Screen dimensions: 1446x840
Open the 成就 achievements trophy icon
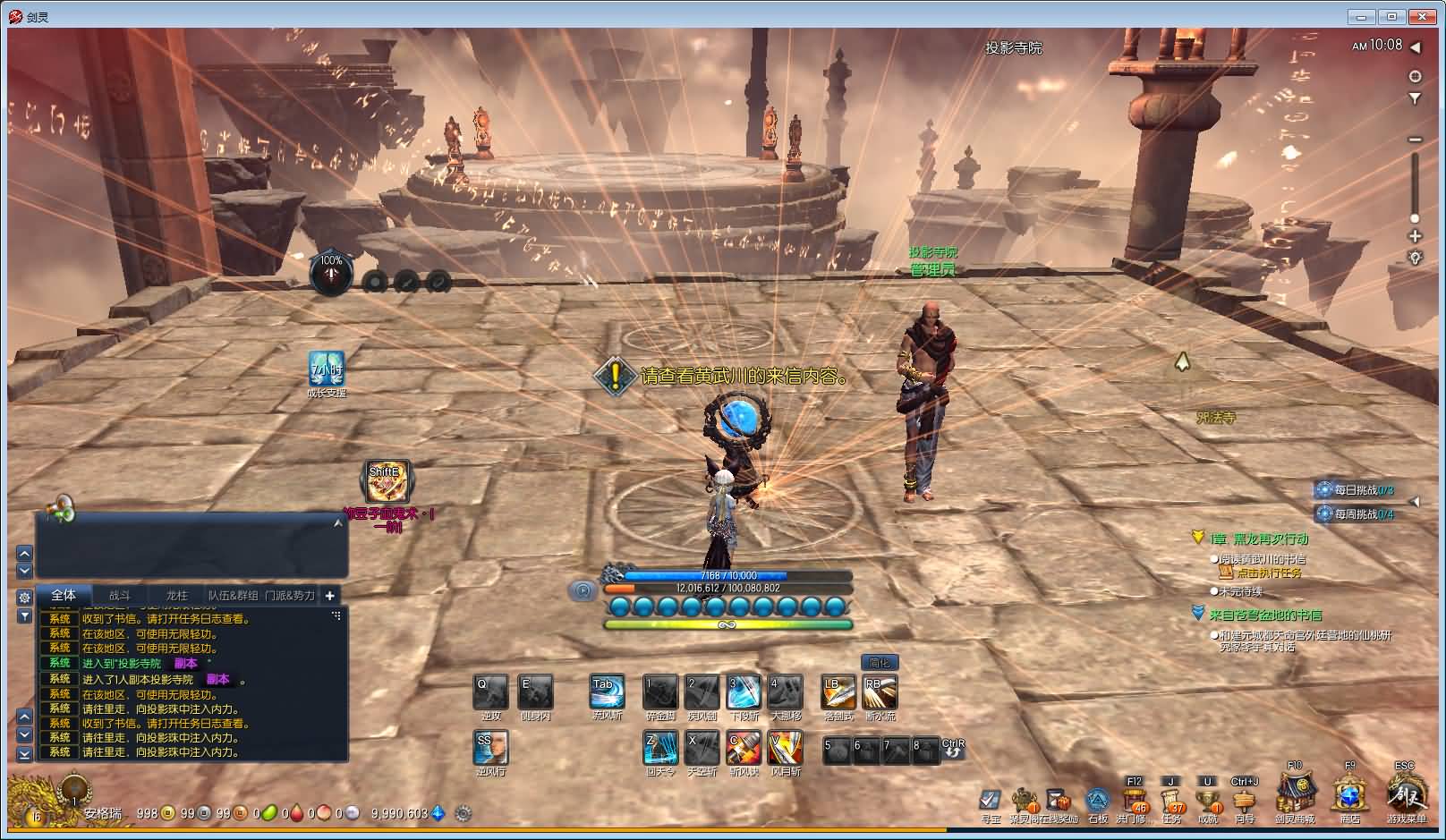[1208, 799]
